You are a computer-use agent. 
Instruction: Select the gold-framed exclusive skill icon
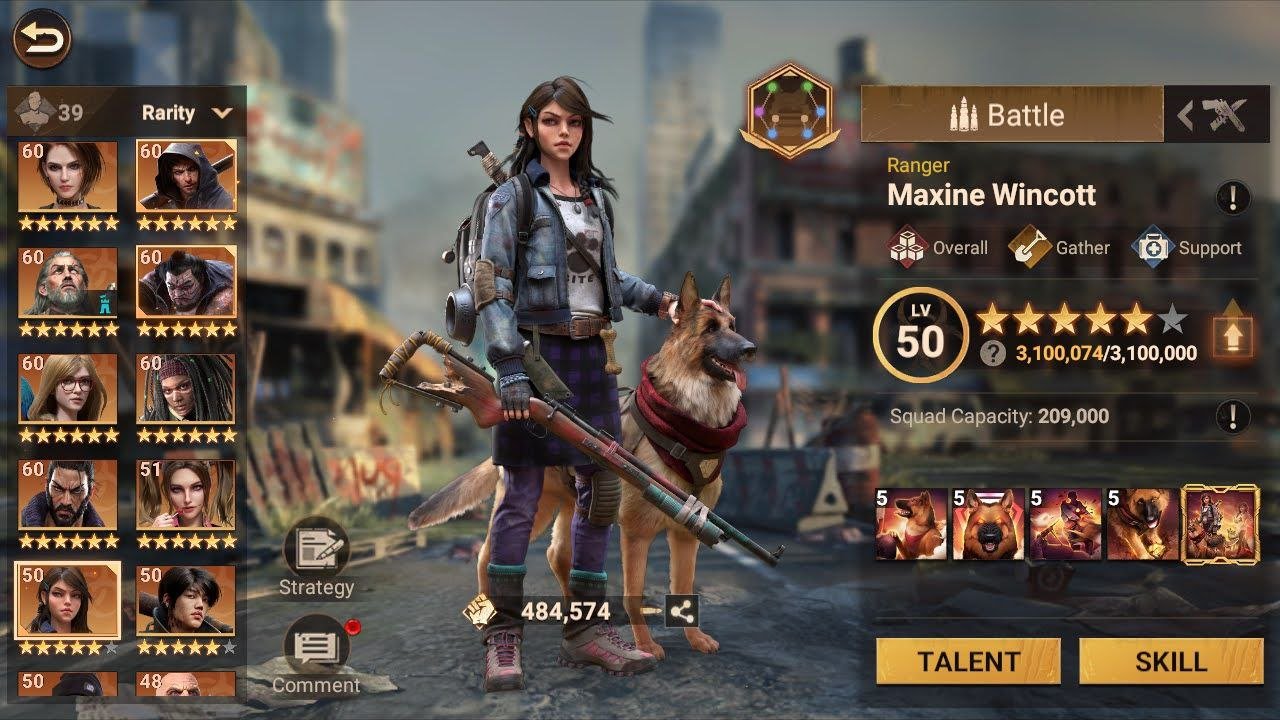(x=1220, y=524)
